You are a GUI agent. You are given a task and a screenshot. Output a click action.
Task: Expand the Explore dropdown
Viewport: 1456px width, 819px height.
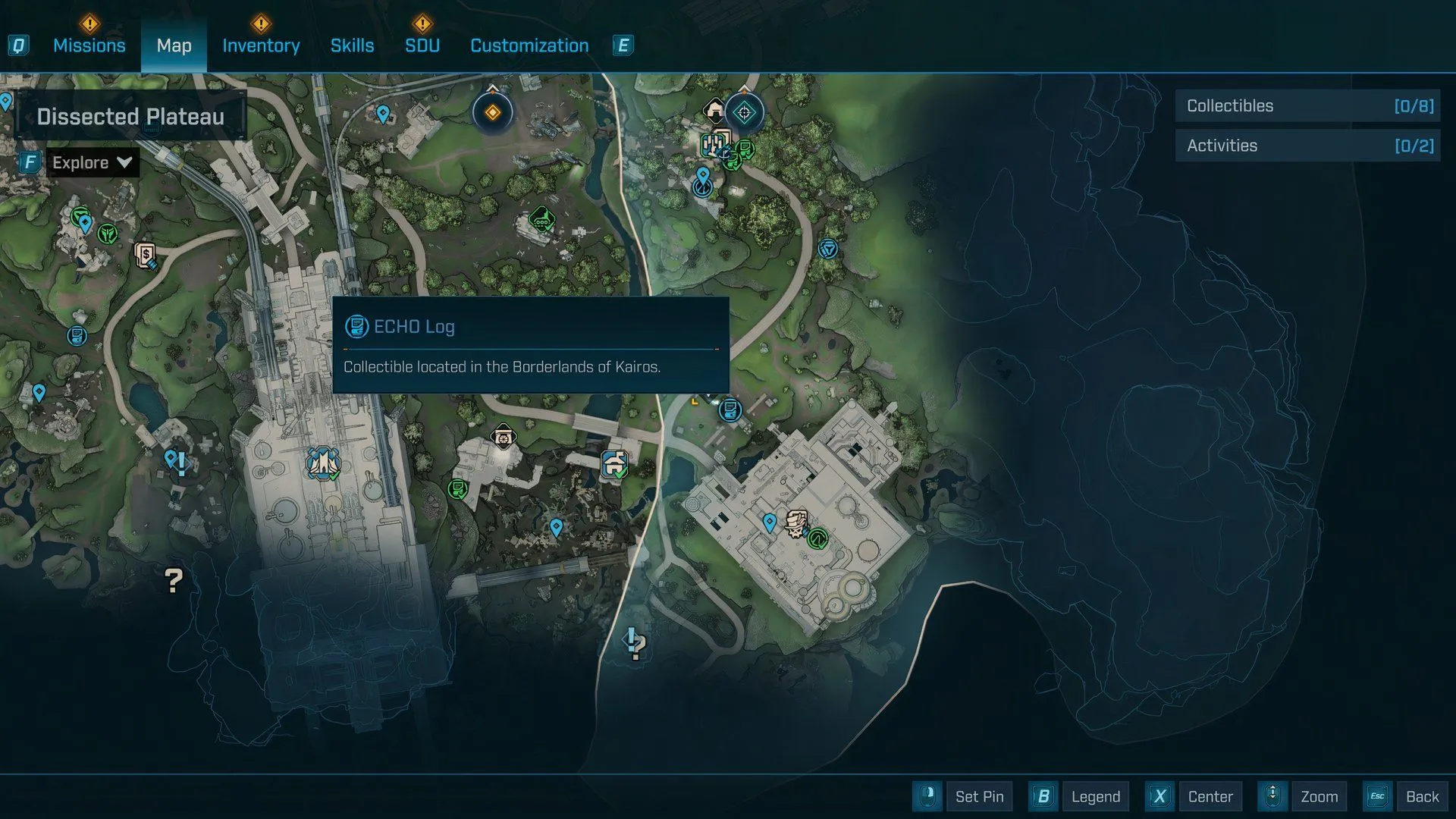coord(92,162)
